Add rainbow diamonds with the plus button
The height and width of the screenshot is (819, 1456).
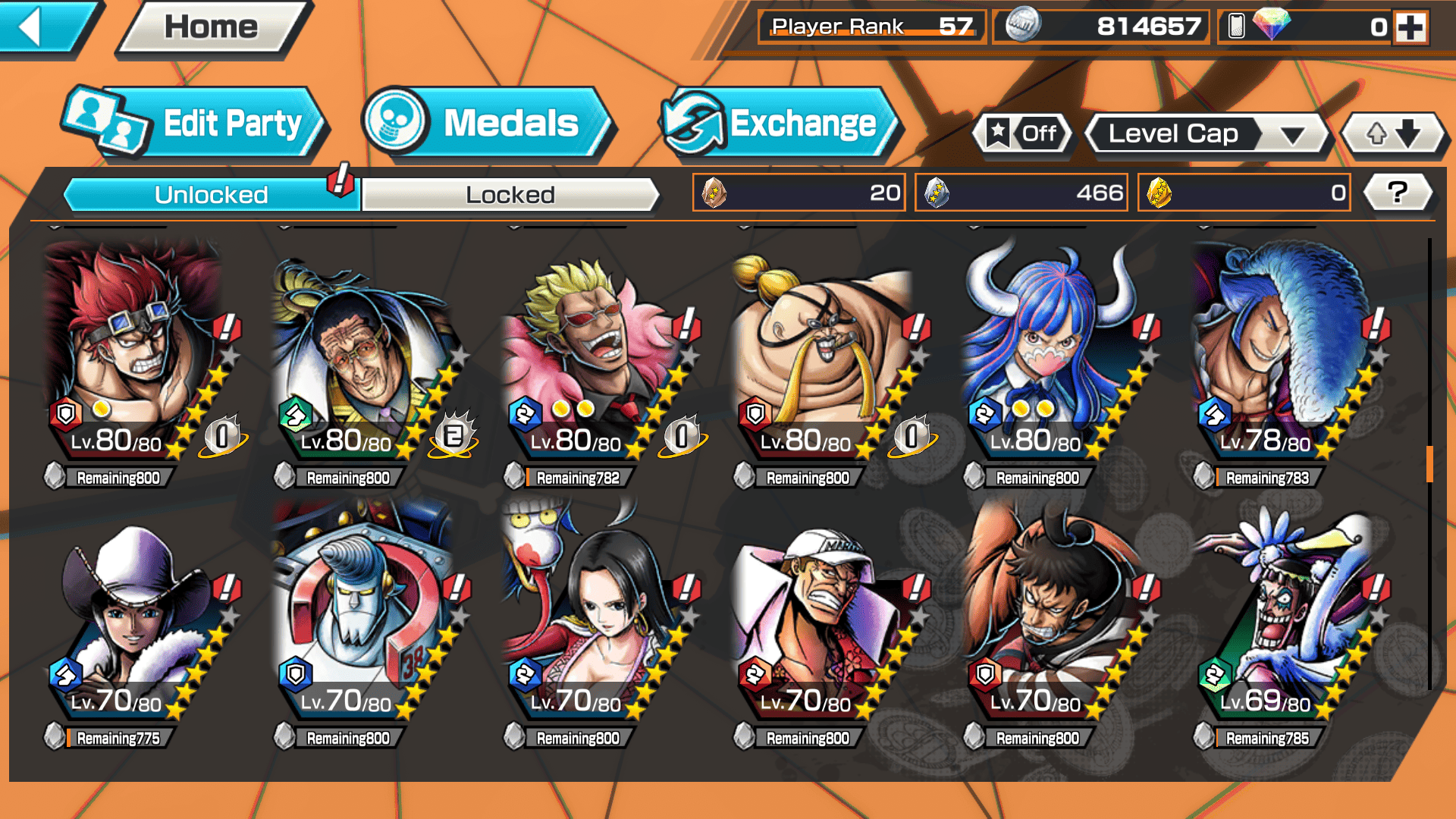1410,27
